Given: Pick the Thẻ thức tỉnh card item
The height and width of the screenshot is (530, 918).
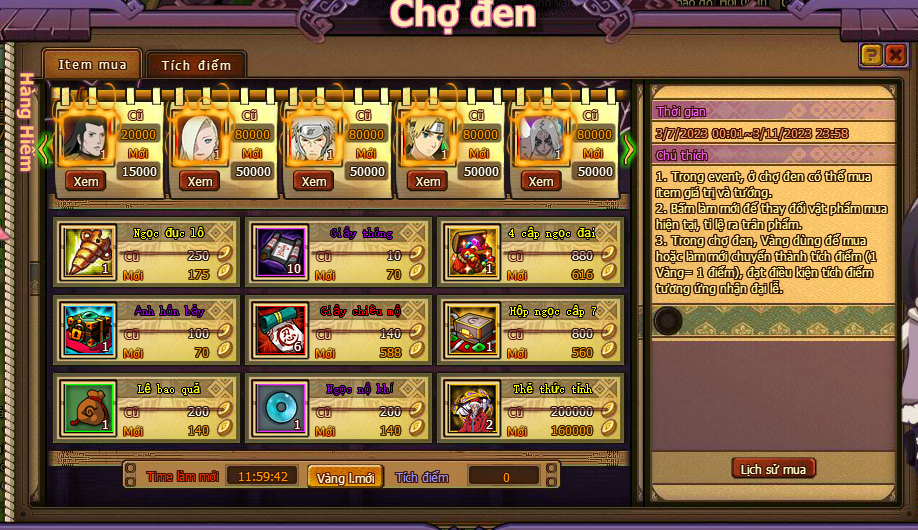Looking at the screenshot, I should (470, 408).
